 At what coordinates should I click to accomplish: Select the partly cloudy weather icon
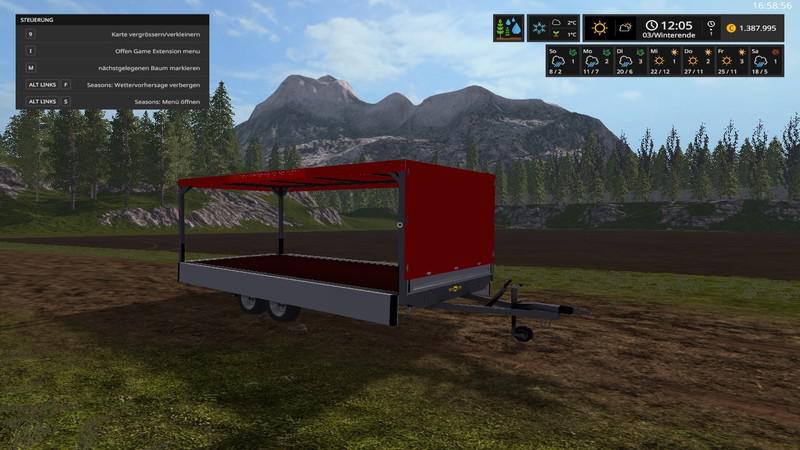coord(624,28)
